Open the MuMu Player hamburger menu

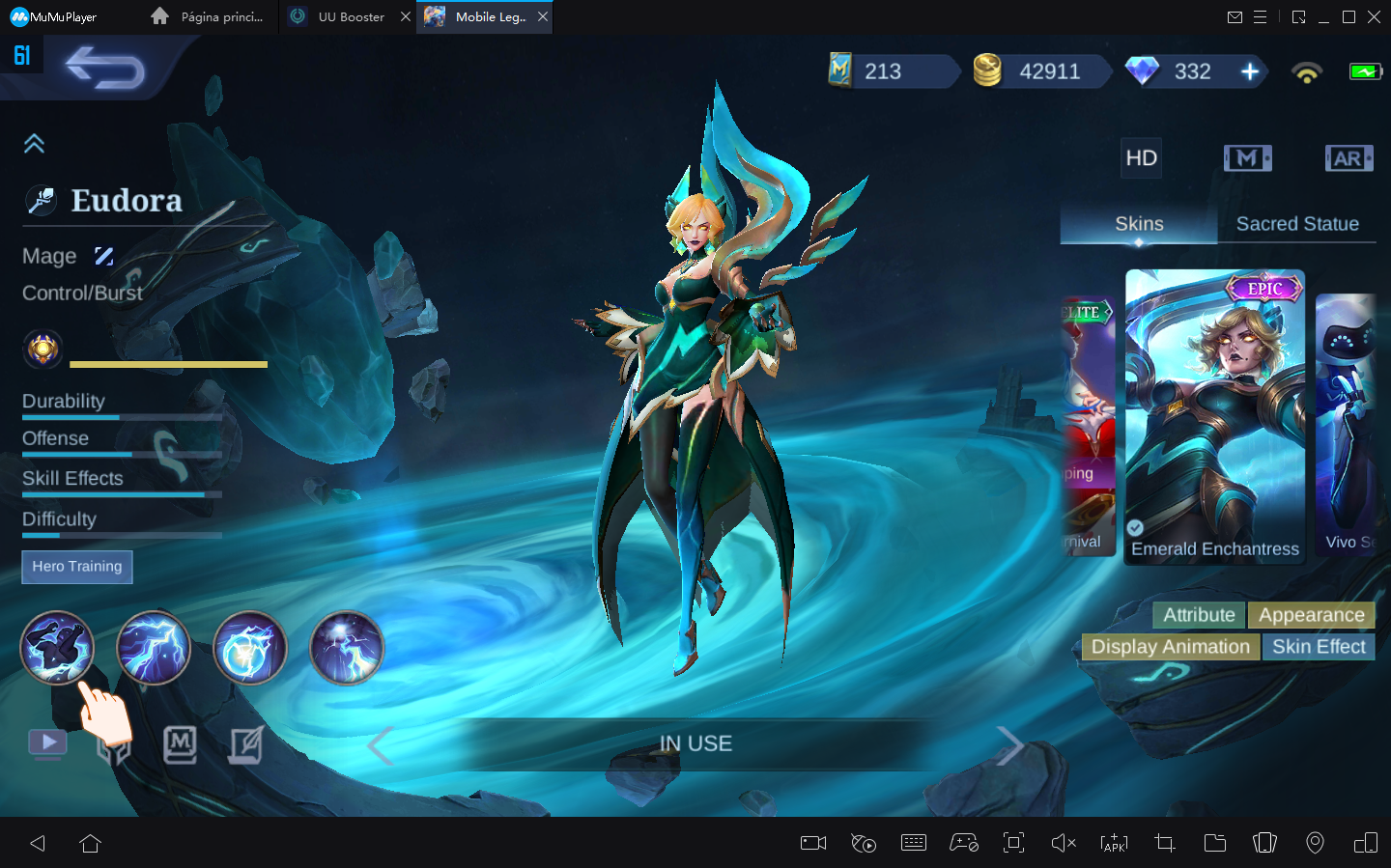1262,16
